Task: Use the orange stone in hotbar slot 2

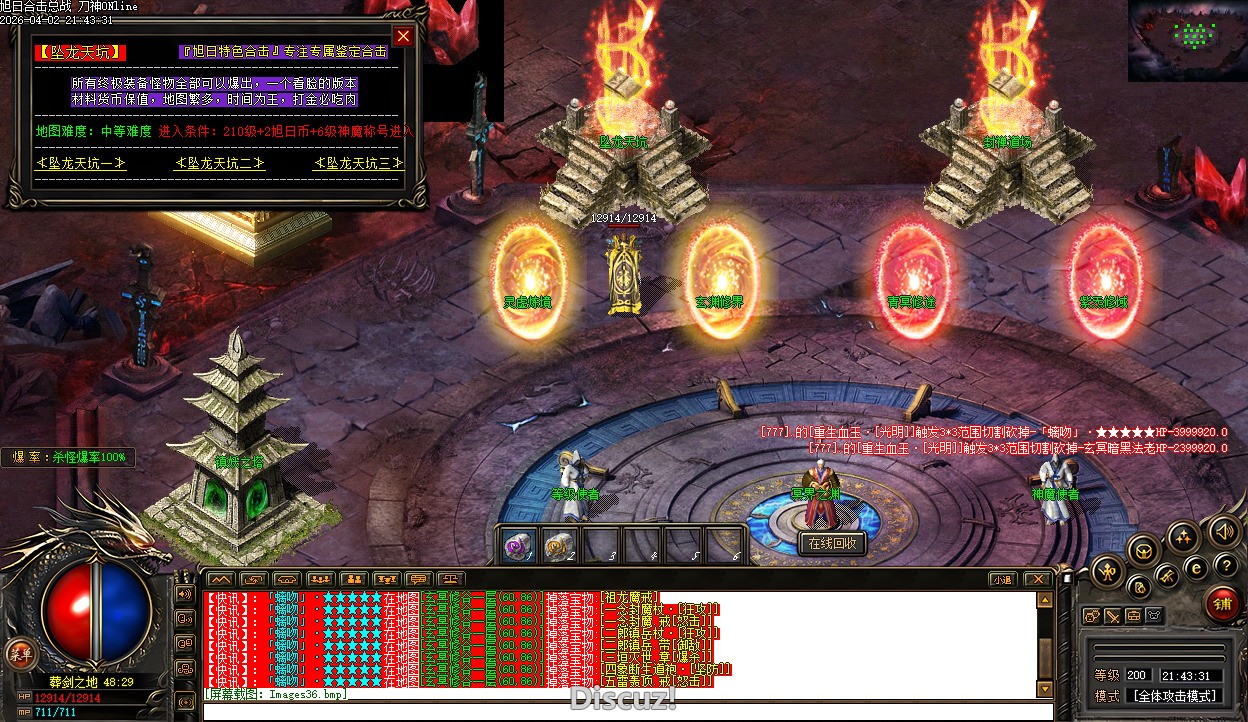Action: click(558, 547)
